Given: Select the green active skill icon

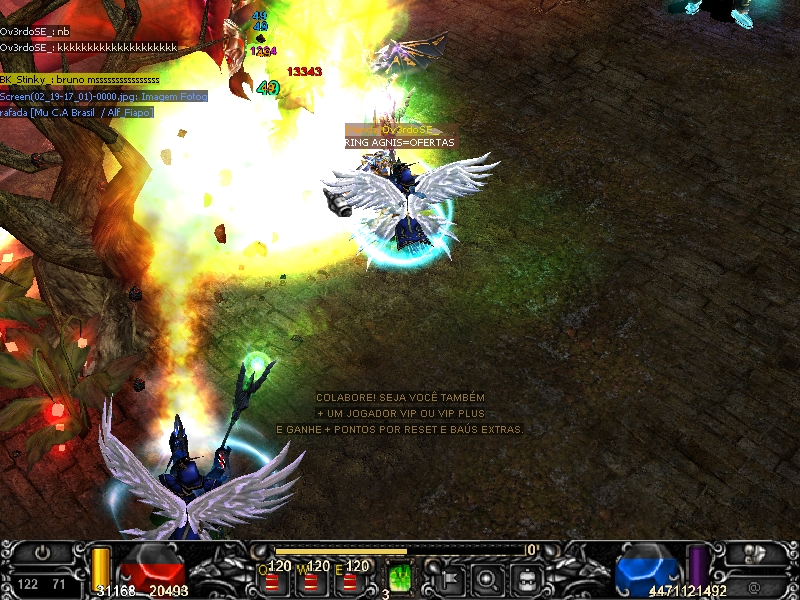Looking at the screenshot, I should click(400, 577).
